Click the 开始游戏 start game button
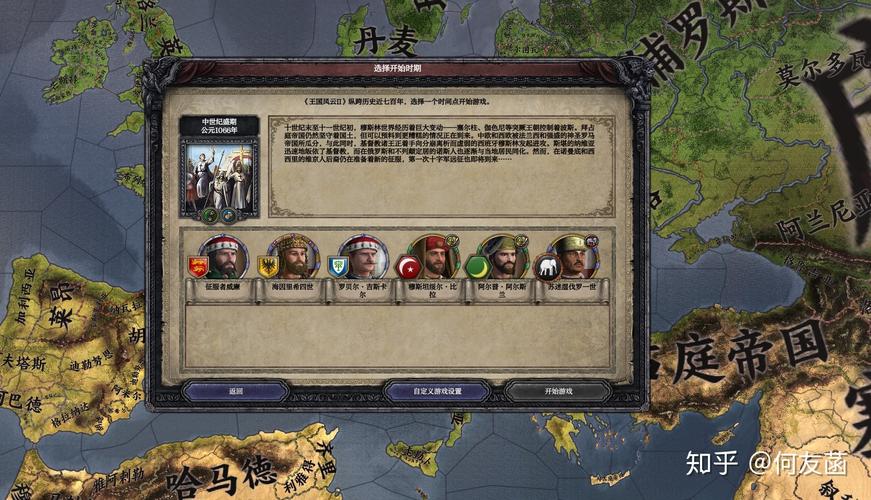The image size is (871, 500). (x=558, y=391)
